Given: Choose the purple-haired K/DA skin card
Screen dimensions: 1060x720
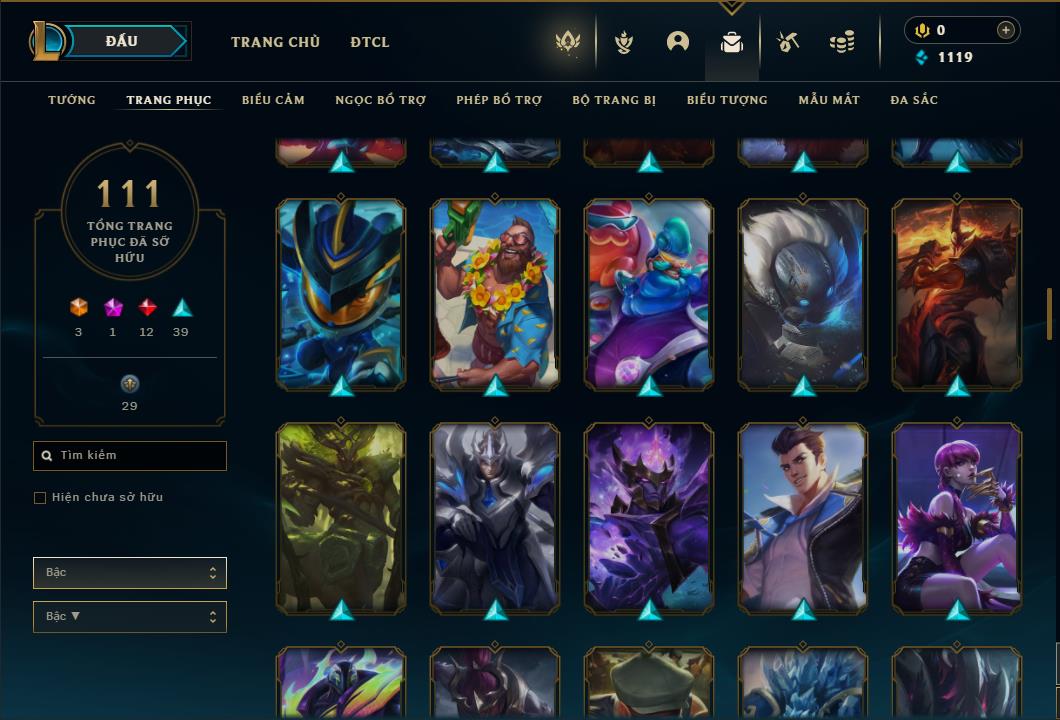Looking at the screenshot, I should pos(957,515).
